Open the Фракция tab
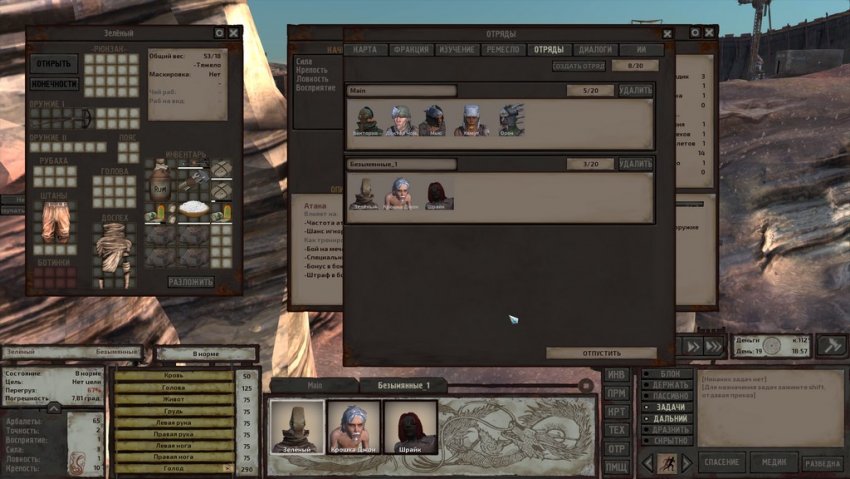 tap(411, 50)
